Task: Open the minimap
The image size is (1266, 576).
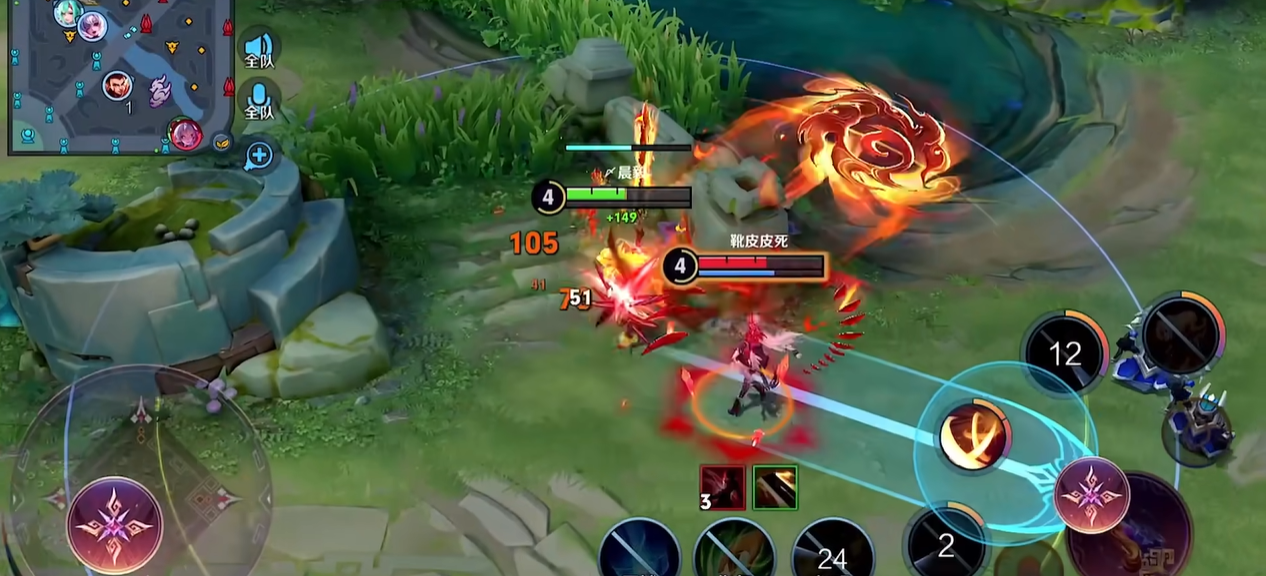Action: (118, 75)
